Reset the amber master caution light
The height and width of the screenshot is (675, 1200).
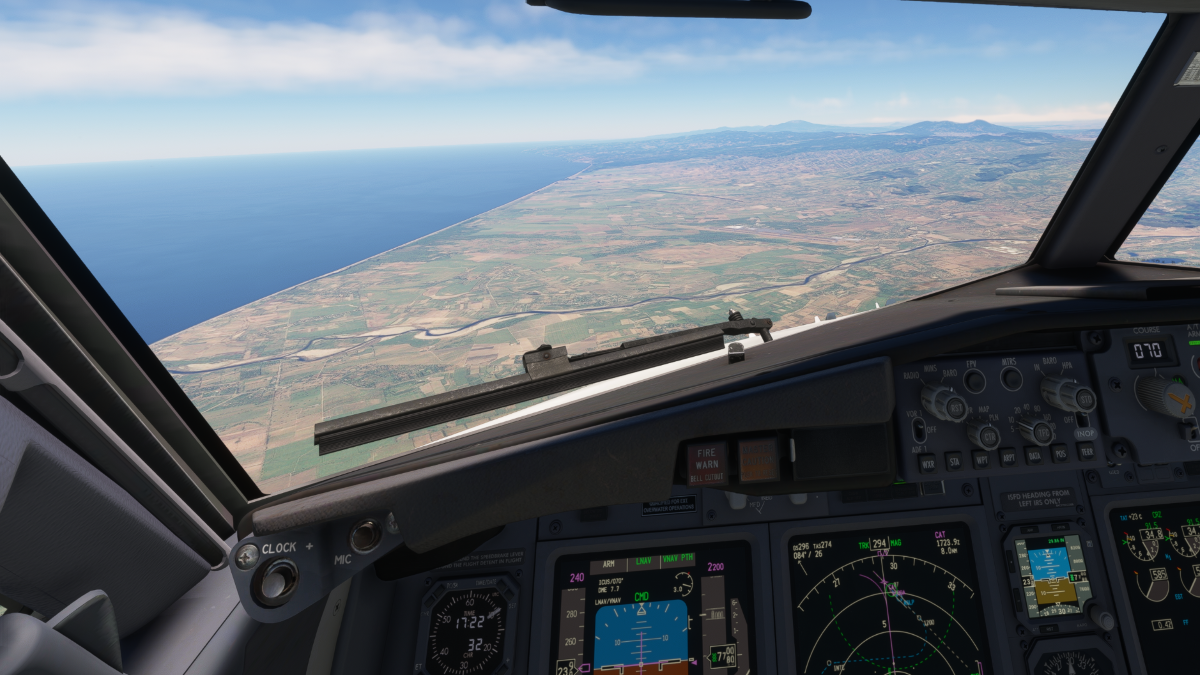click(x=758, y=459)
